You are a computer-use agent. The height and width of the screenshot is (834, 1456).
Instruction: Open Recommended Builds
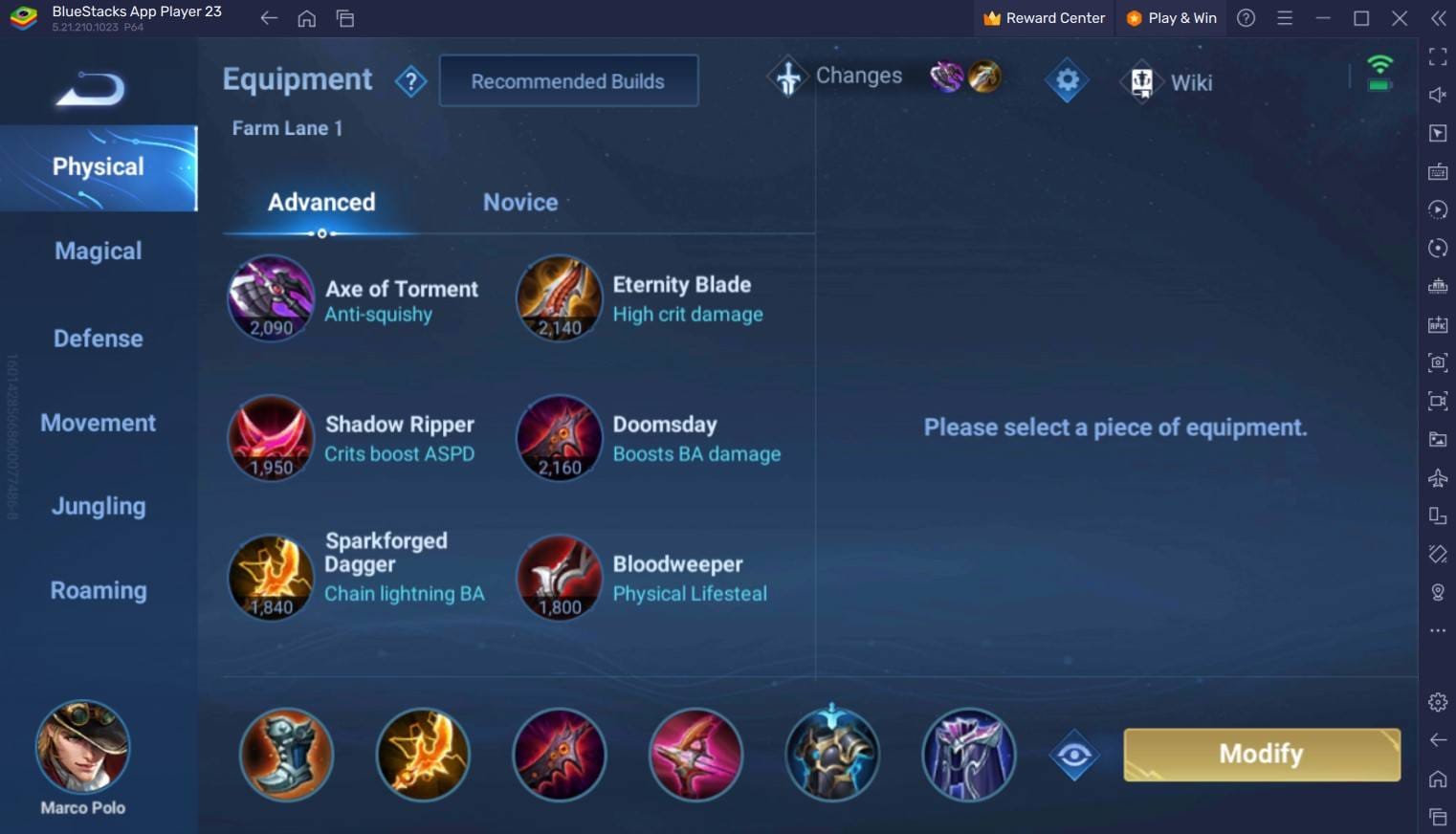click(567, 80)
